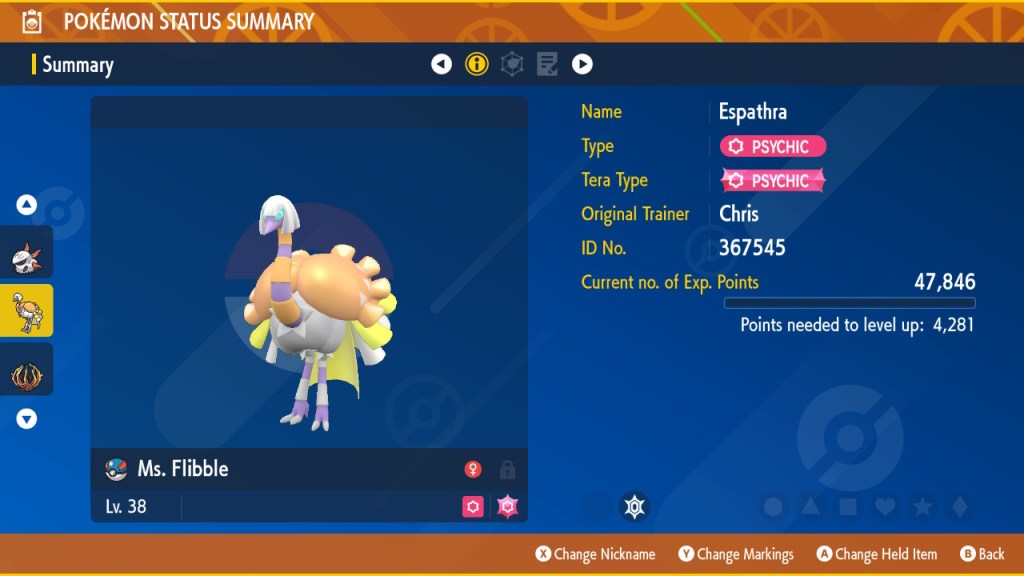1024x576 pixels.
Task: Go Back from the summary
Action: pos(982,554)
